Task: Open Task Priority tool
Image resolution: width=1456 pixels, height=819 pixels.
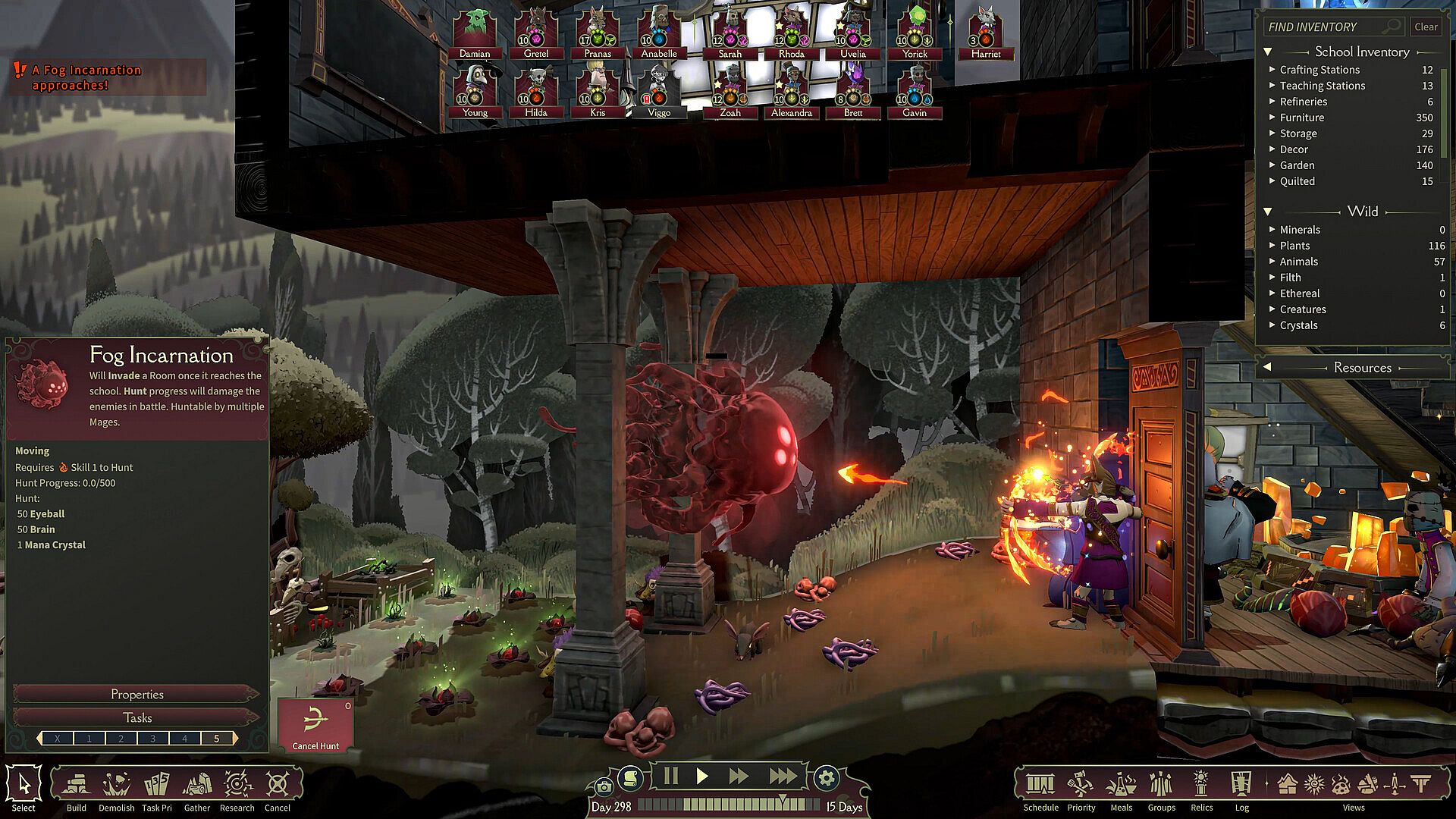Action: coord(157,787)
